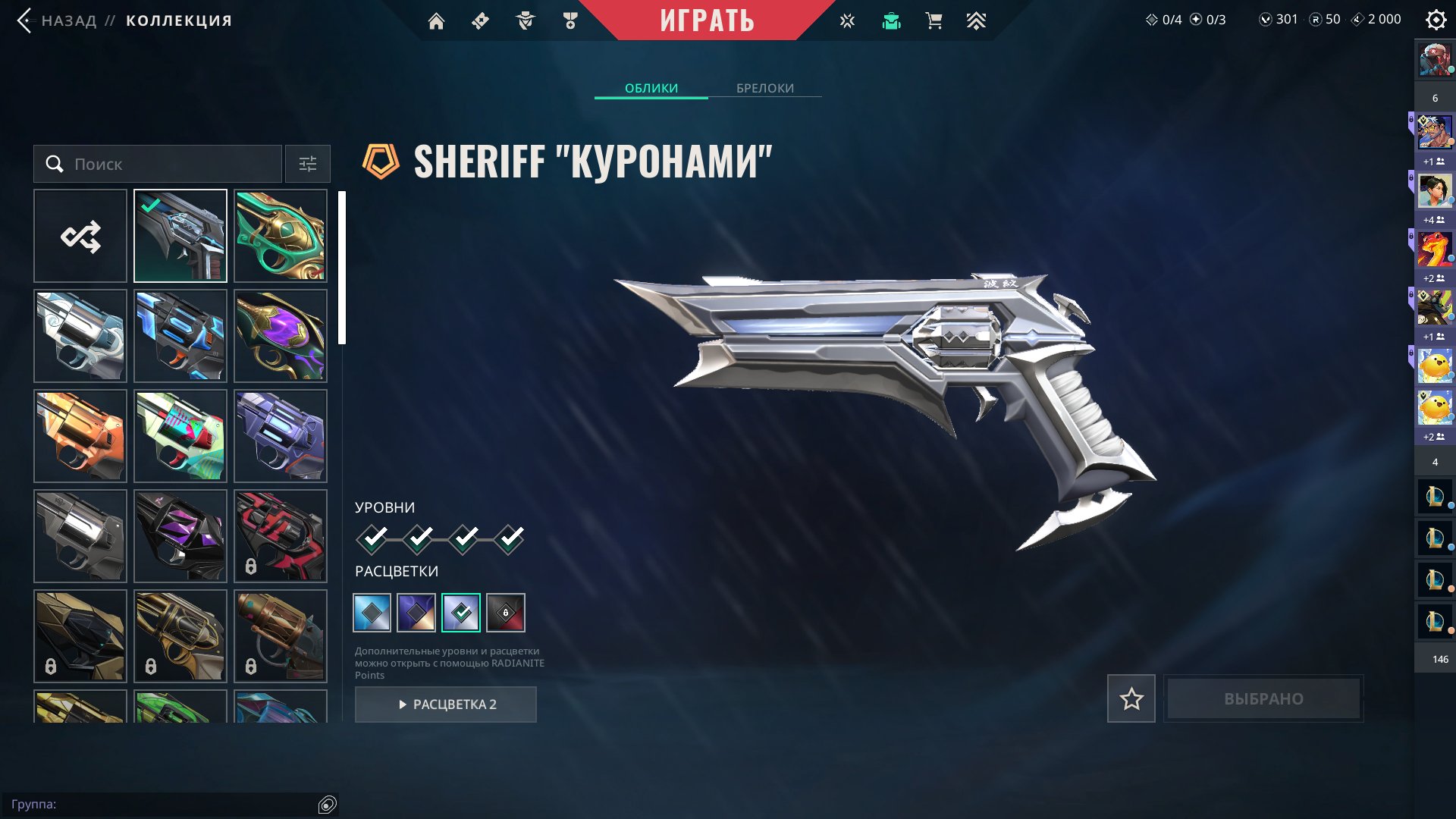Click the Поиск search field
Image resolution: width=1456 pixels, height=819 pixels.
156,164
